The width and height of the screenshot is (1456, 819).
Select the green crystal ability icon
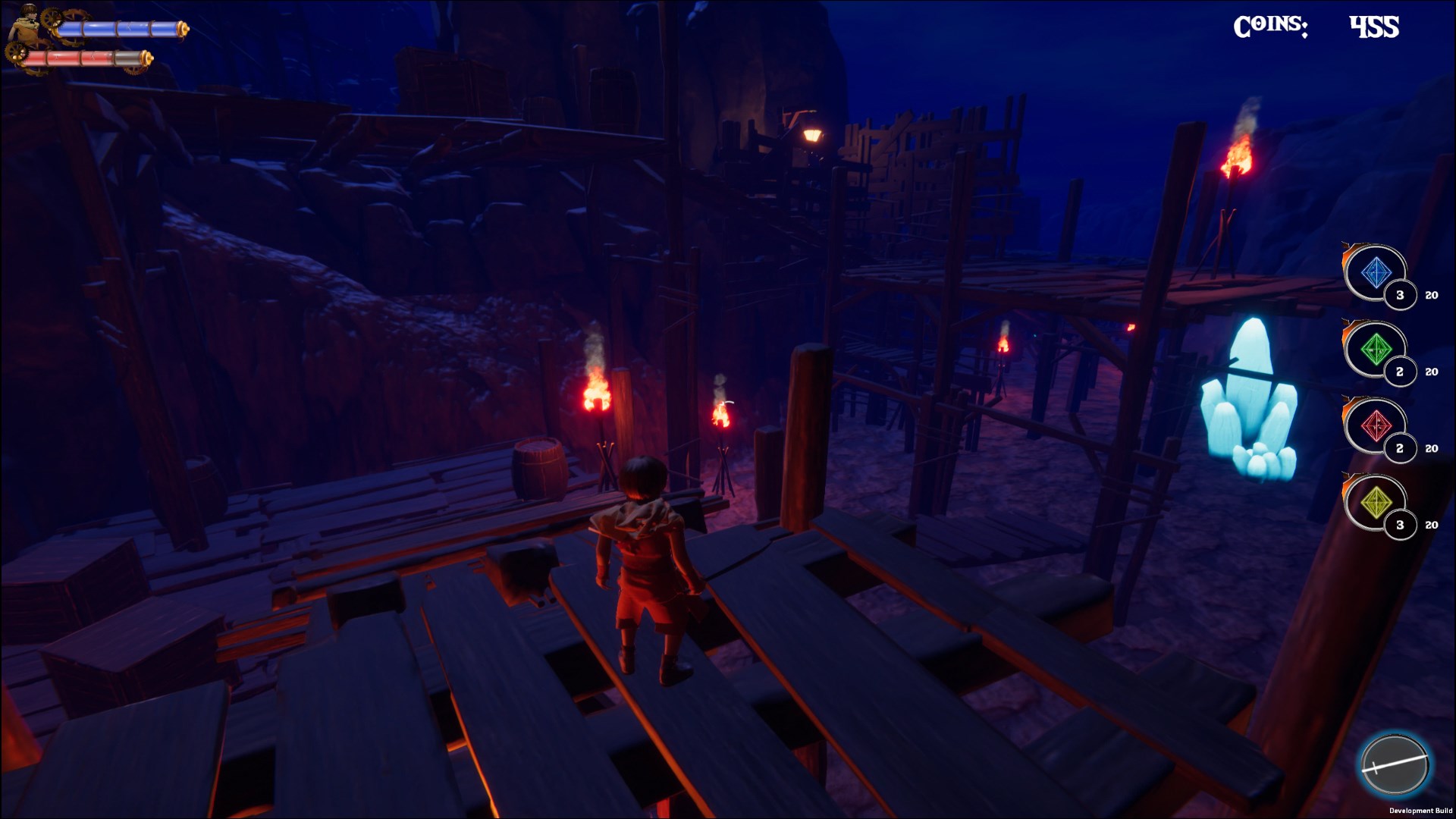click(1376, 349)
